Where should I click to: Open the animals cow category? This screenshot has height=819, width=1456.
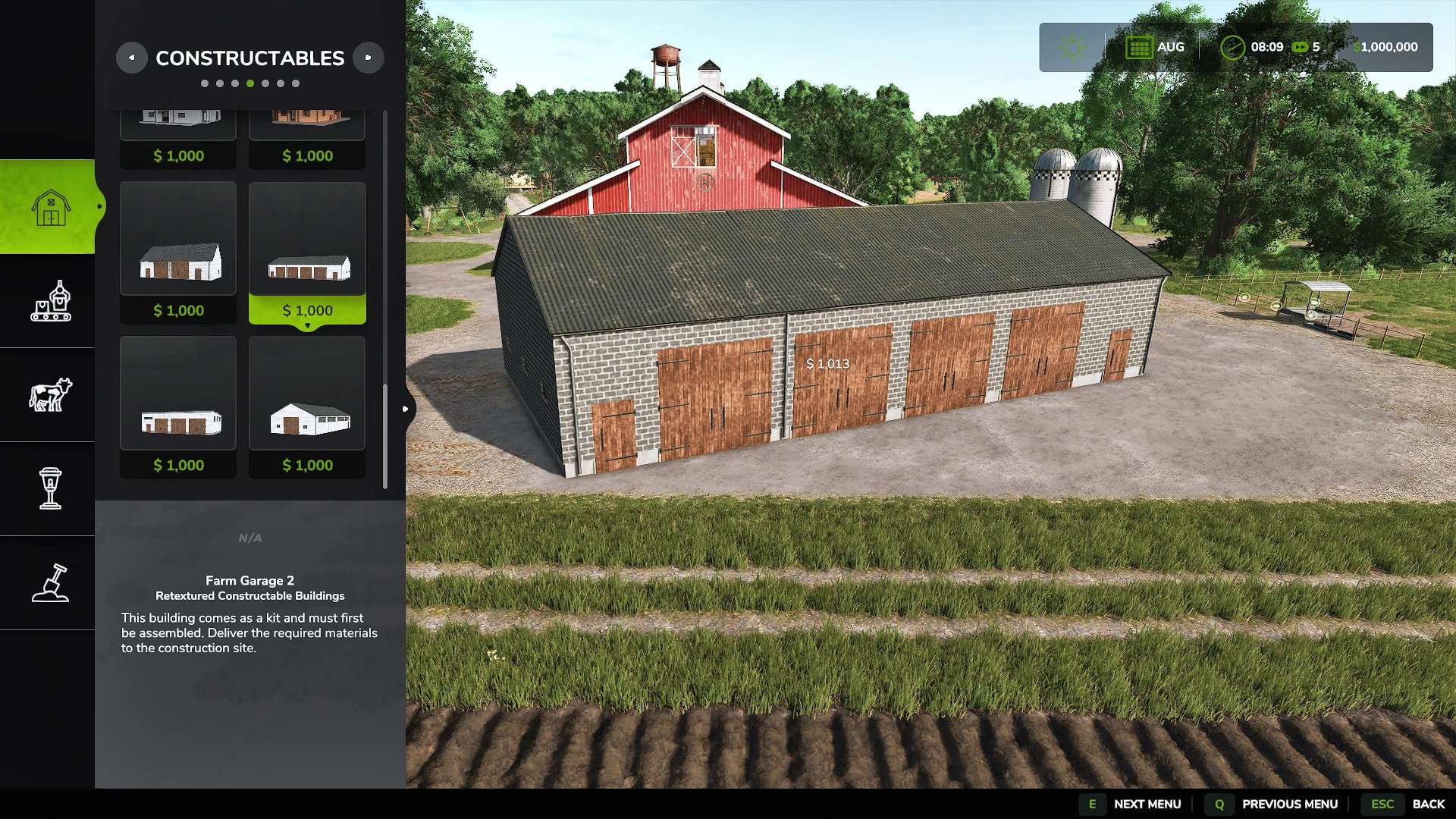click(50, 395)
